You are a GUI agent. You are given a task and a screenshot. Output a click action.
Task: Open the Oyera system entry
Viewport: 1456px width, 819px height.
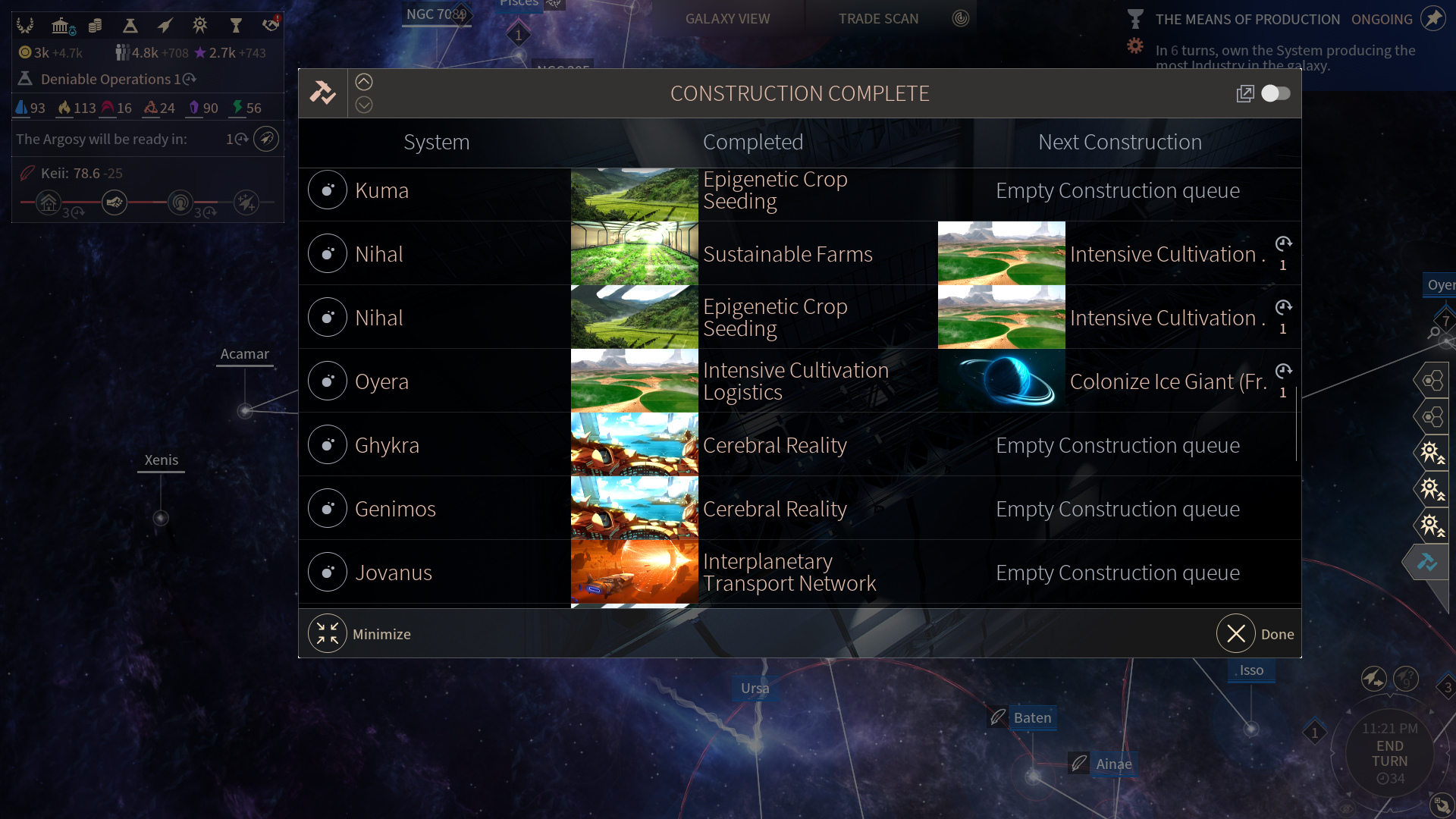tap(381, 382)
